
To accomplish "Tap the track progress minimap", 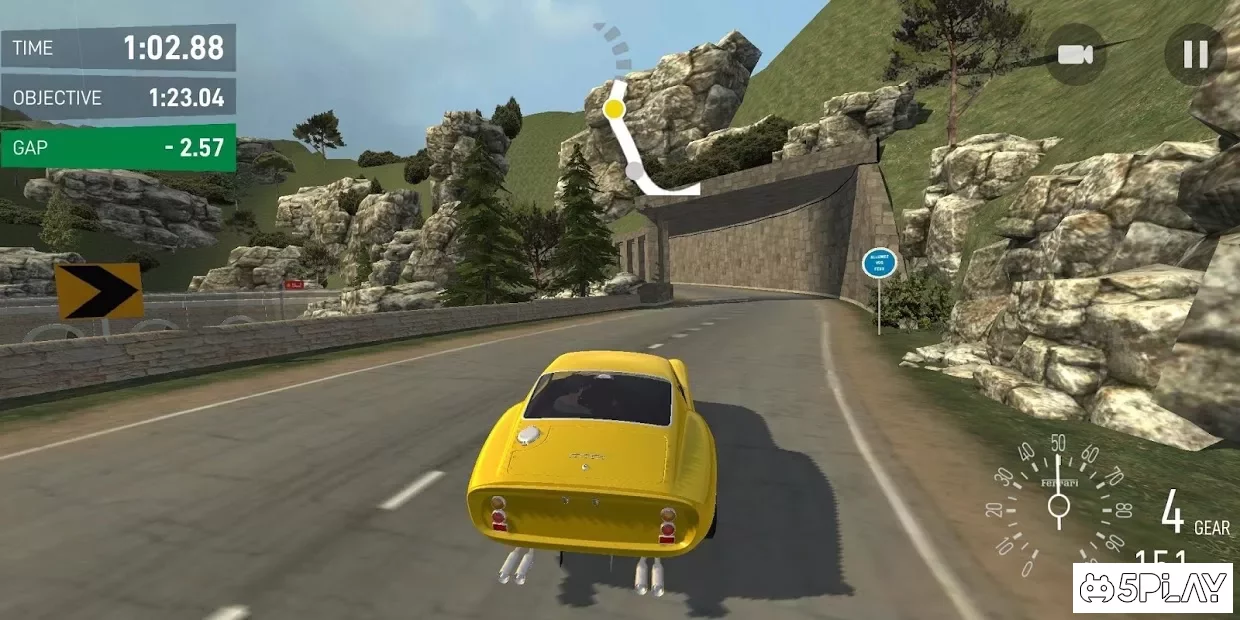I will point(633,120).
